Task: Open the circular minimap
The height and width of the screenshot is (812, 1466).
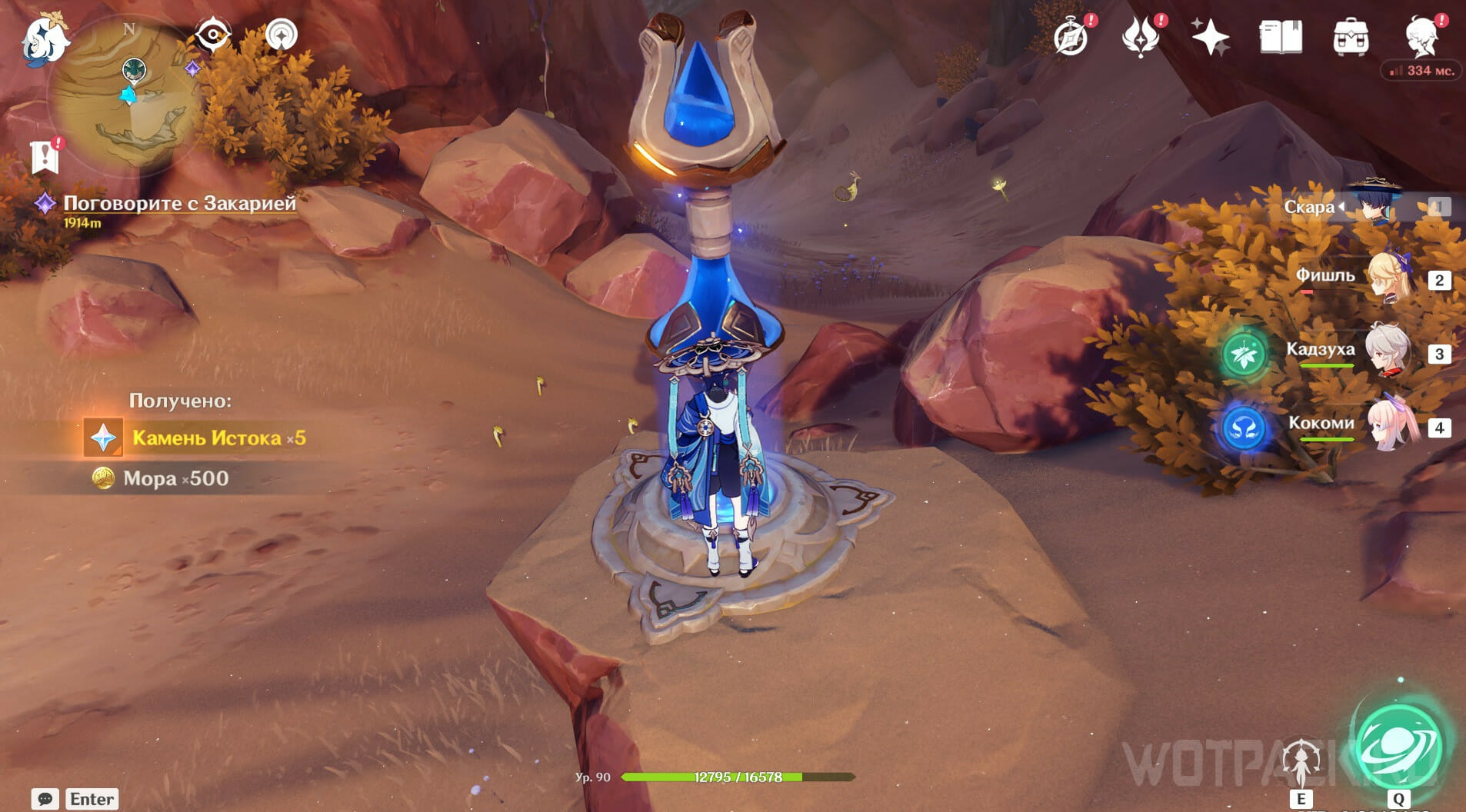Action: point(127,92)
